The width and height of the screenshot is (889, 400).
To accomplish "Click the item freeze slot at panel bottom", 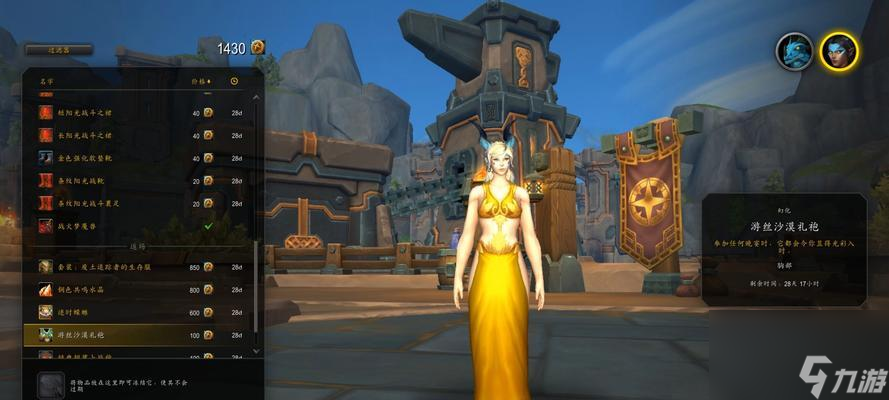I will coord(49,384).
